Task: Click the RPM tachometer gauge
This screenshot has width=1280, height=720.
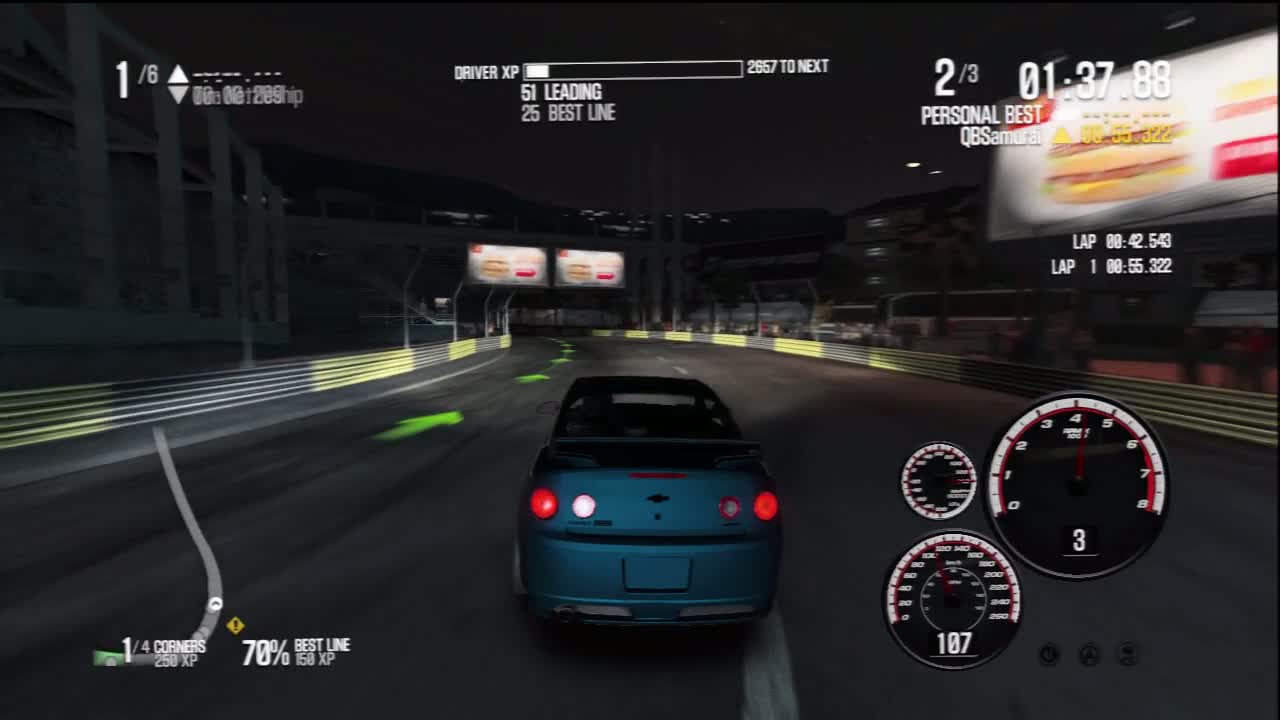Action: coord(1077,484)
